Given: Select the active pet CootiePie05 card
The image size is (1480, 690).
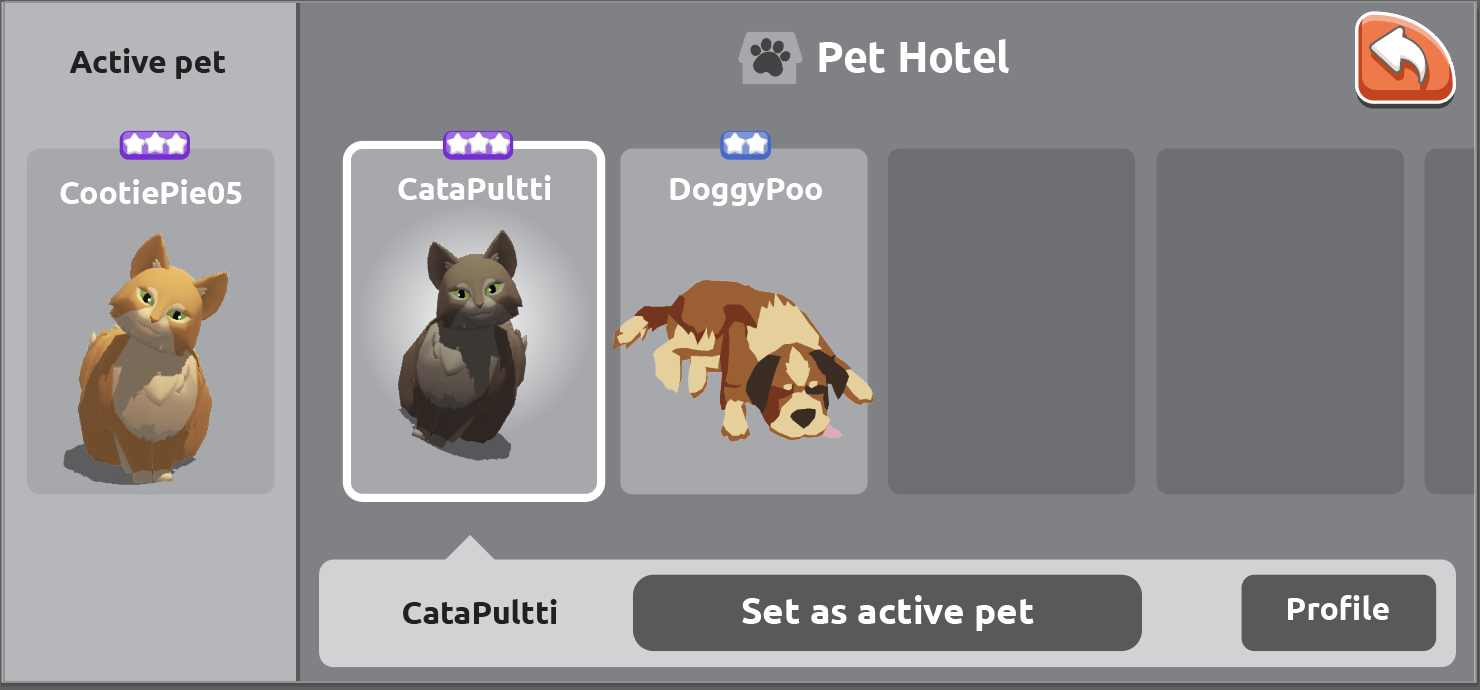Looking at the screenshot, I should 150,321.
